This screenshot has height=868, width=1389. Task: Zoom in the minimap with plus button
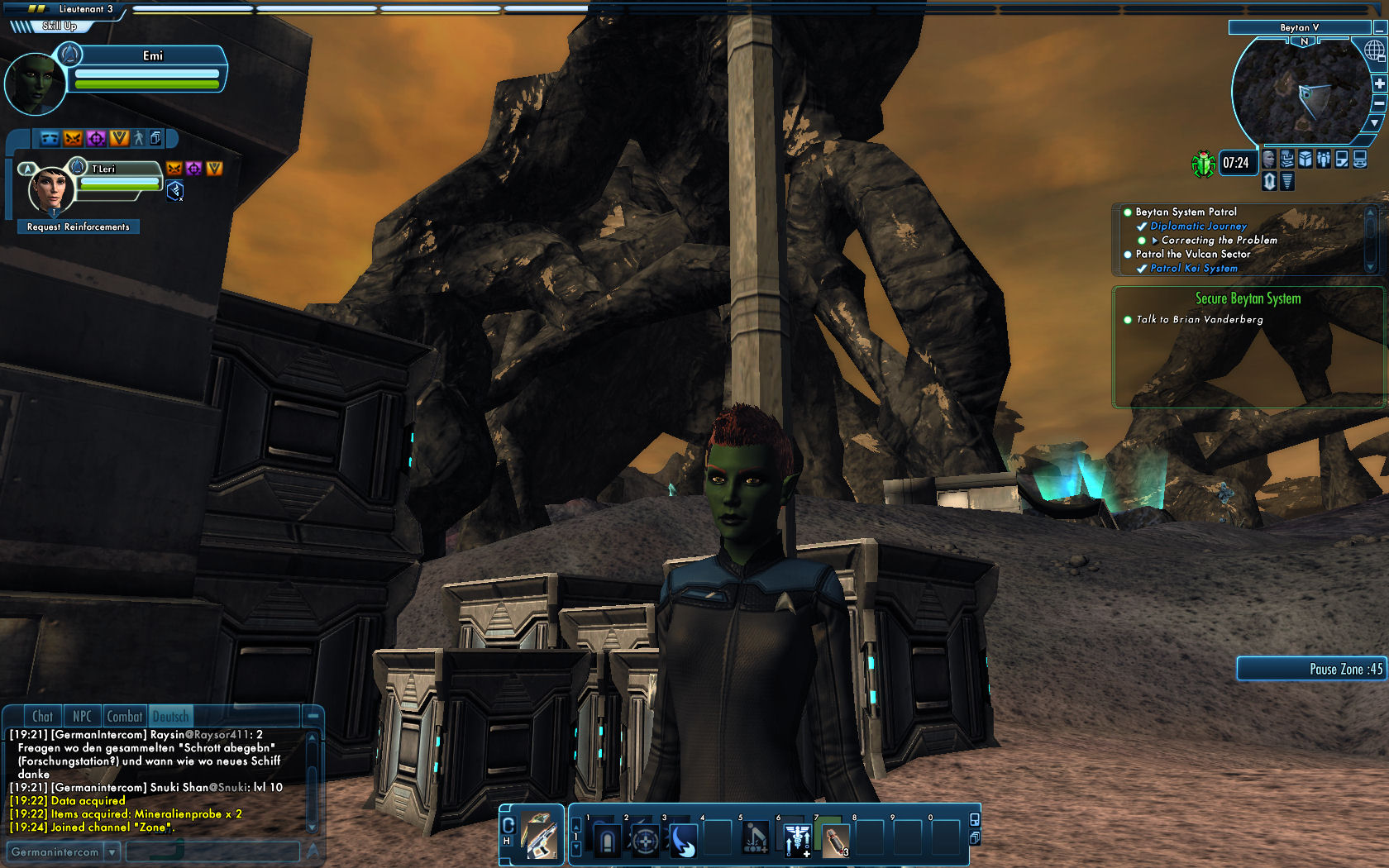pos(1380,83)
